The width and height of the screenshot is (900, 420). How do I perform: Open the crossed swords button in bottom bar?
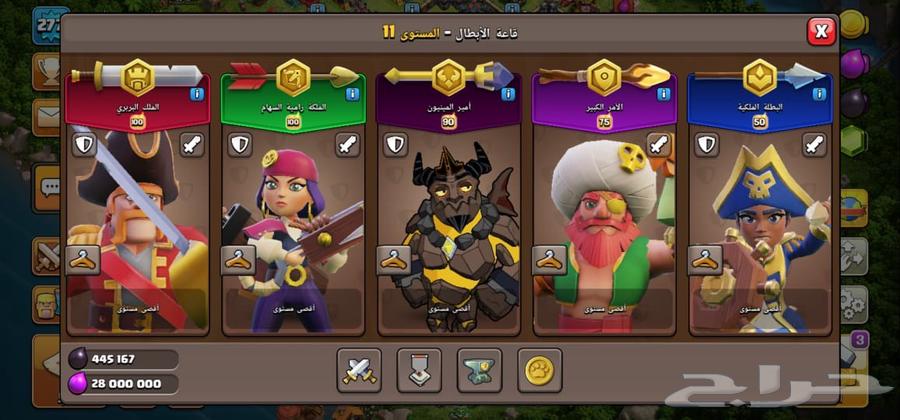pos(358,370)
